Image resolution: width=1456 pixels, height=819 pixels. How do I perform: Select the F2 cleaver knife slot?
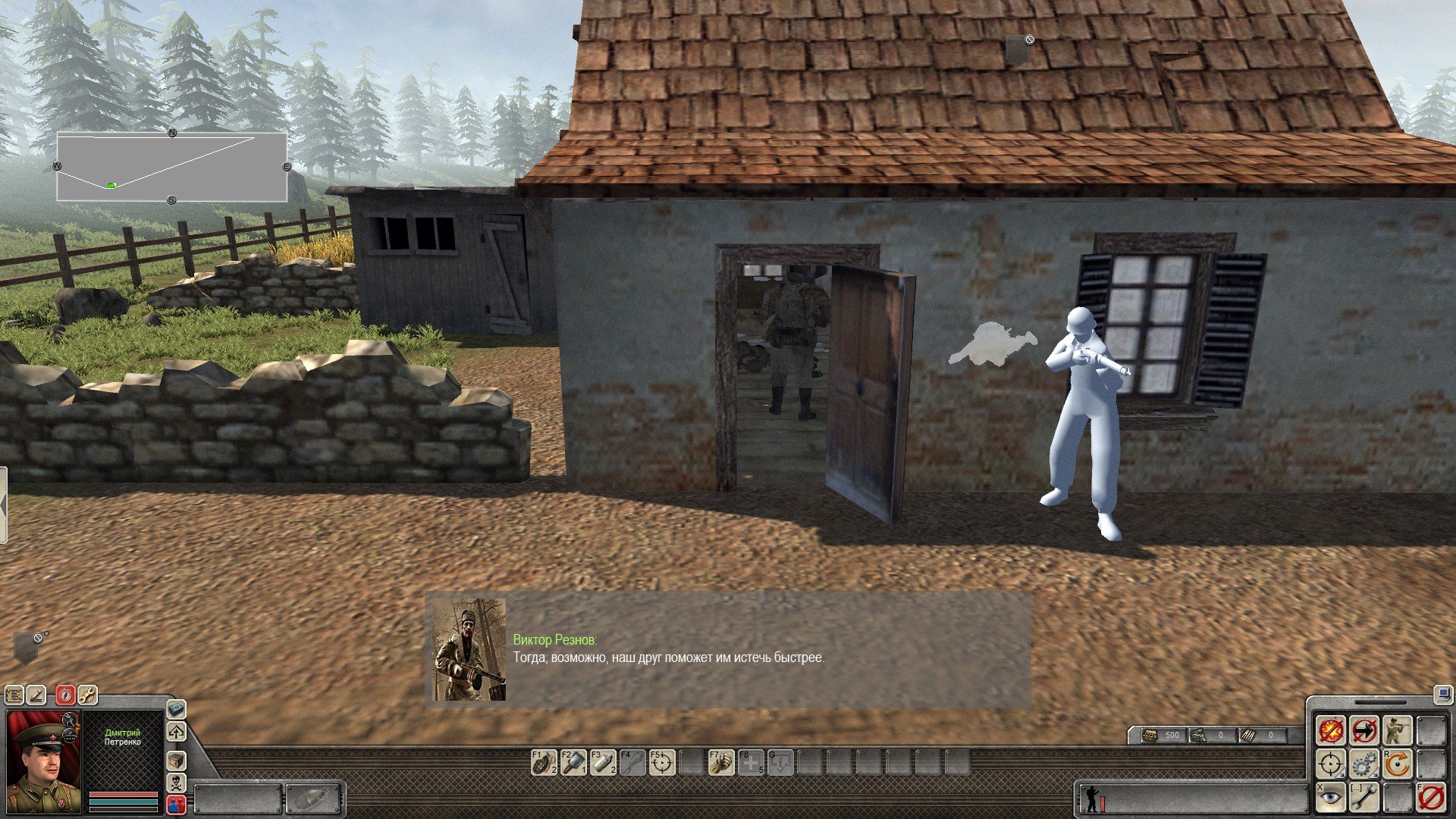click(x=573, y=763)
